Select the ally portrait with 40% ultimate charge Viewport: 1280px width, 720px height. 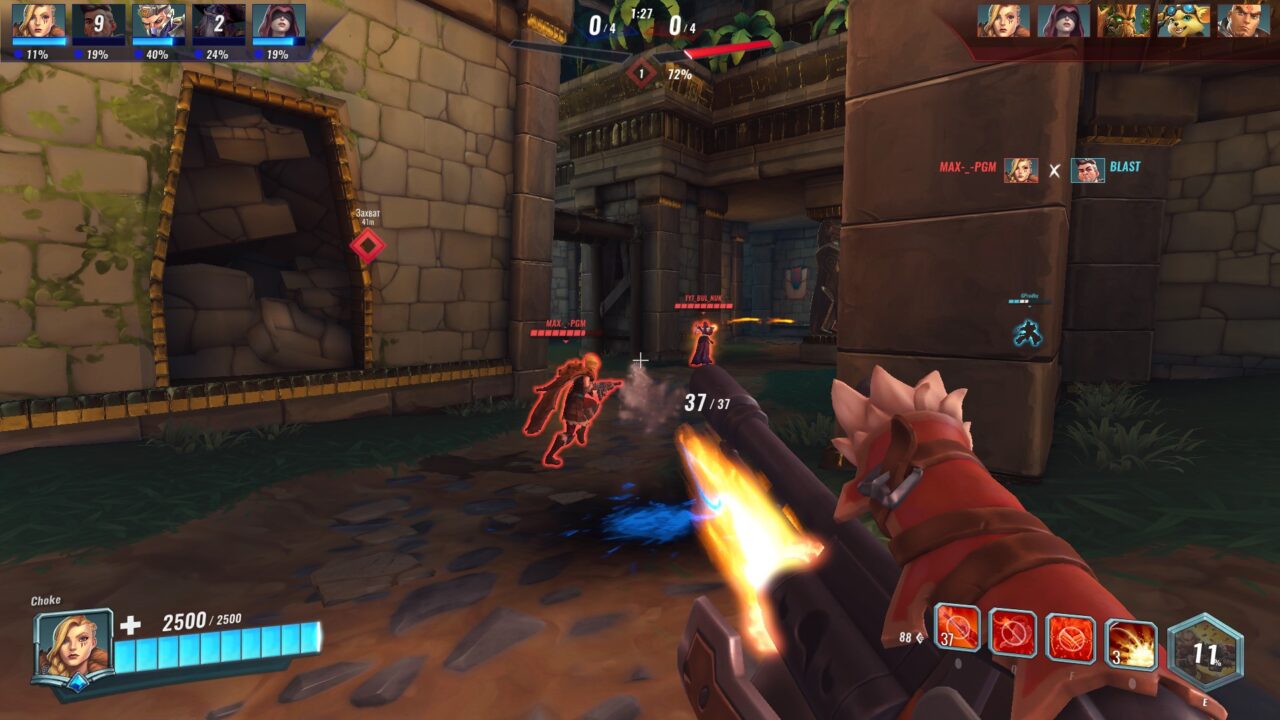(x=158, y=22)
